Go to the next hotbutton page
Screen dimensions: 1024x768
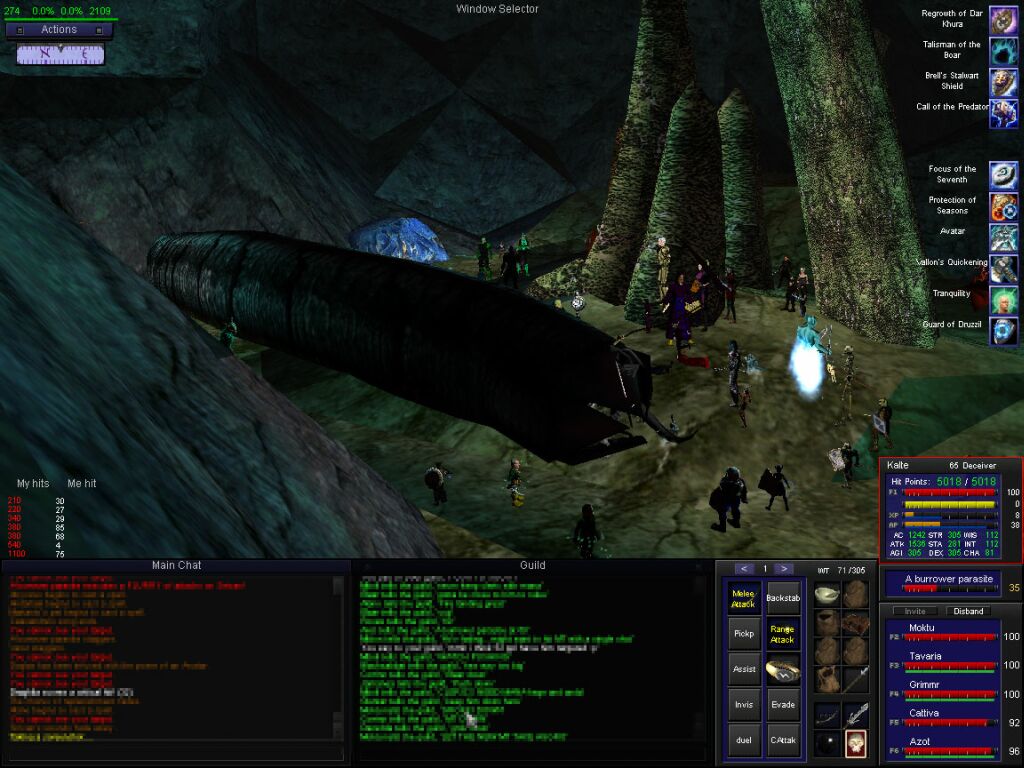[x=785, y=568]
